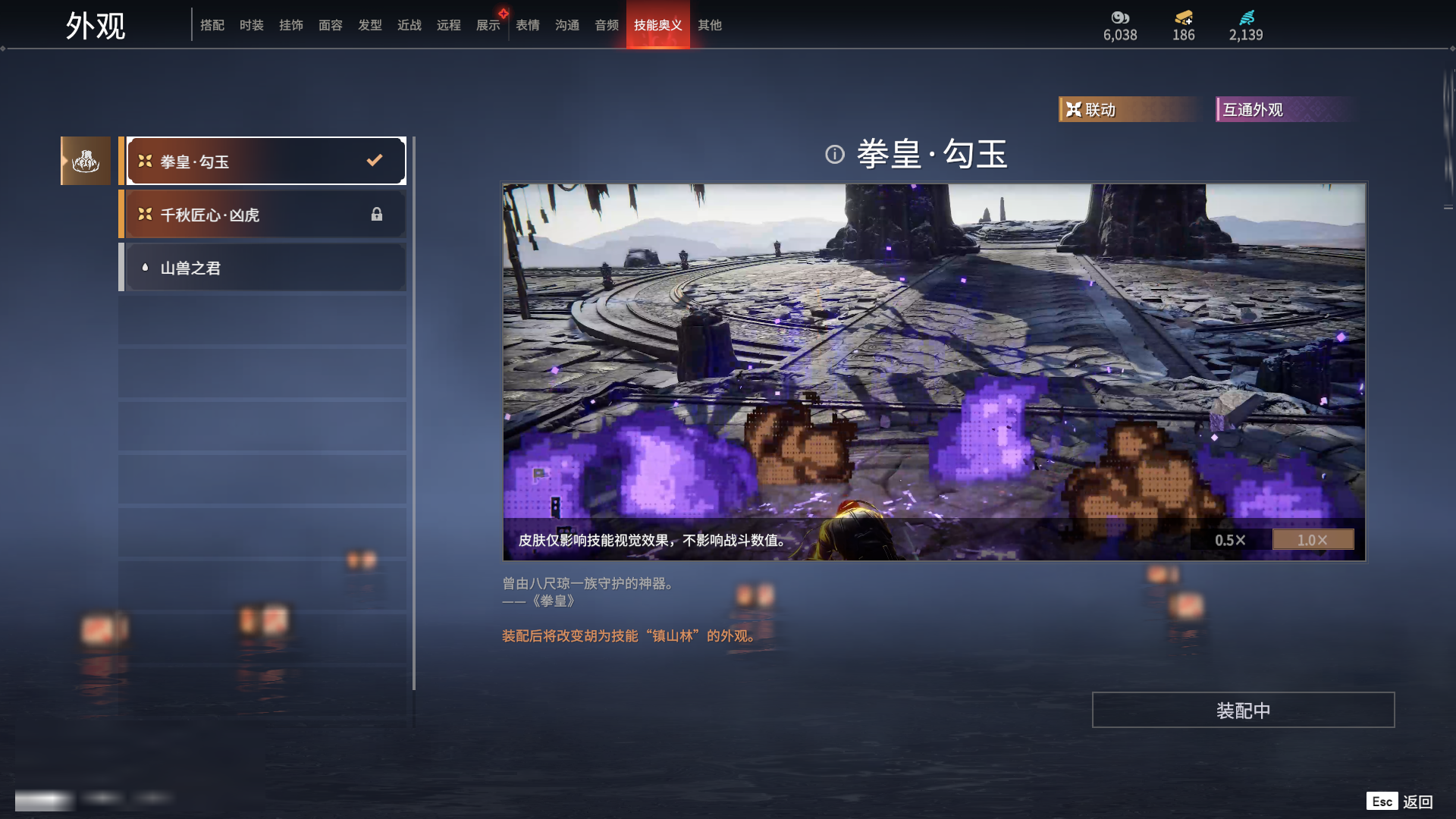Switch to the 沟通 tab
Viewport: 1456px width, 819px height.
pyautogui.click(x=567, y=25)
